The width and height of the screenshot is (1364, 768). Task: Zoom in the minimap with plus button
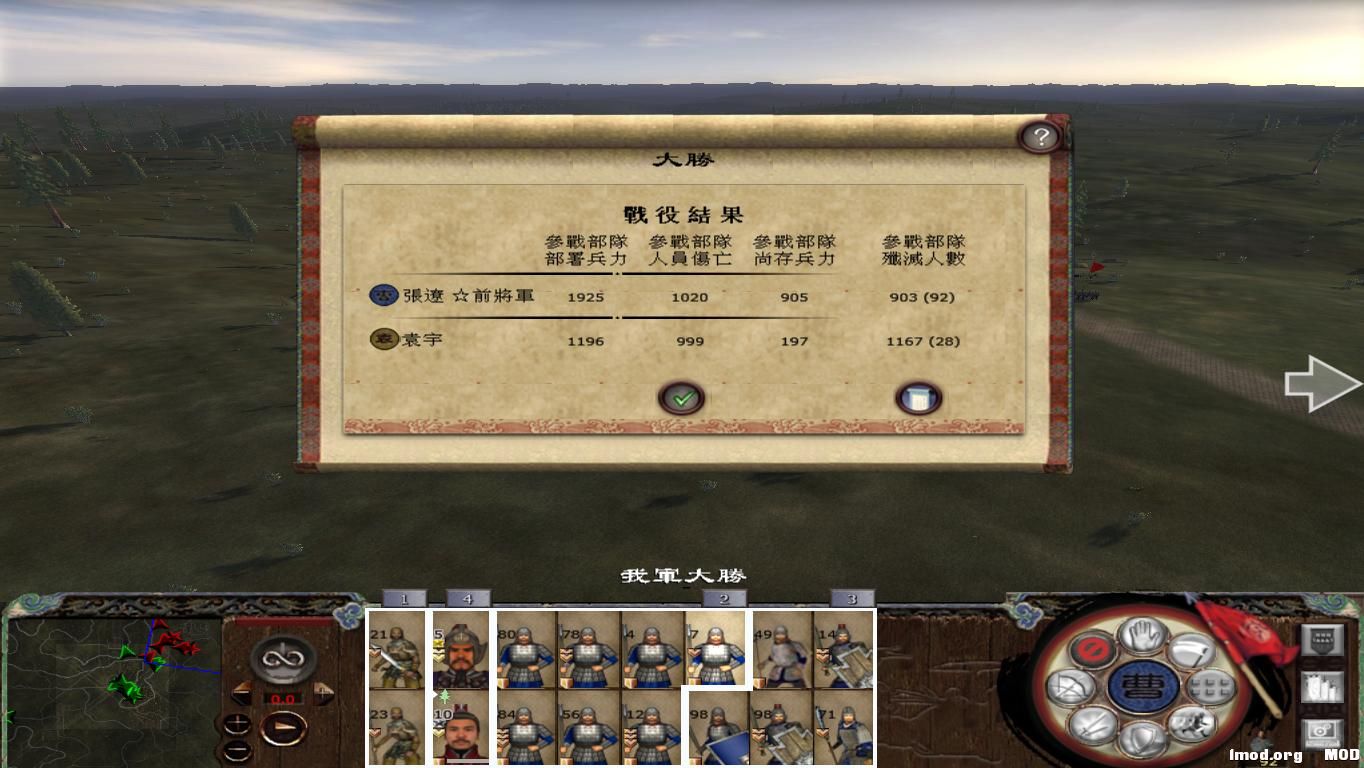(x=238, y=722)
